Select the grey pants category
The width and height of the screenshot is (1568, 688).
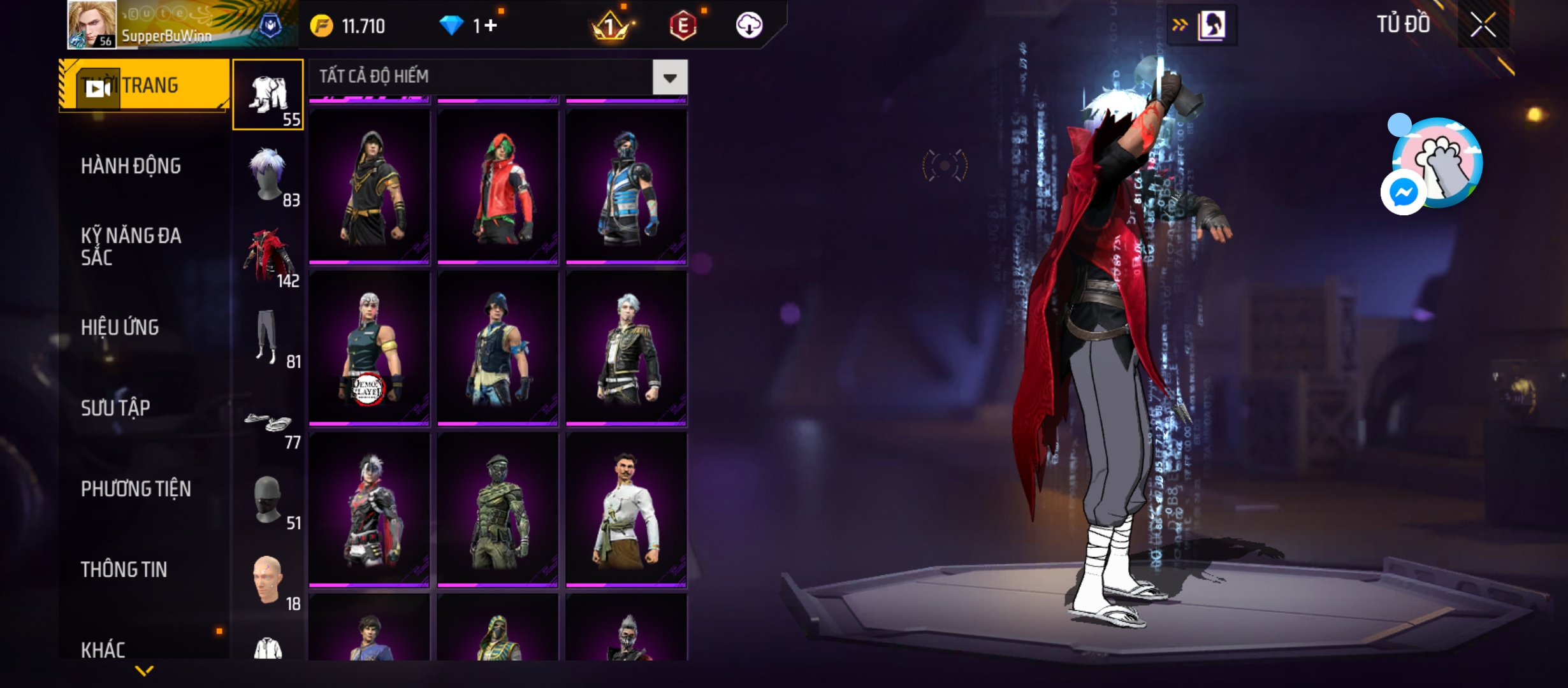click(x=268, y=338)
